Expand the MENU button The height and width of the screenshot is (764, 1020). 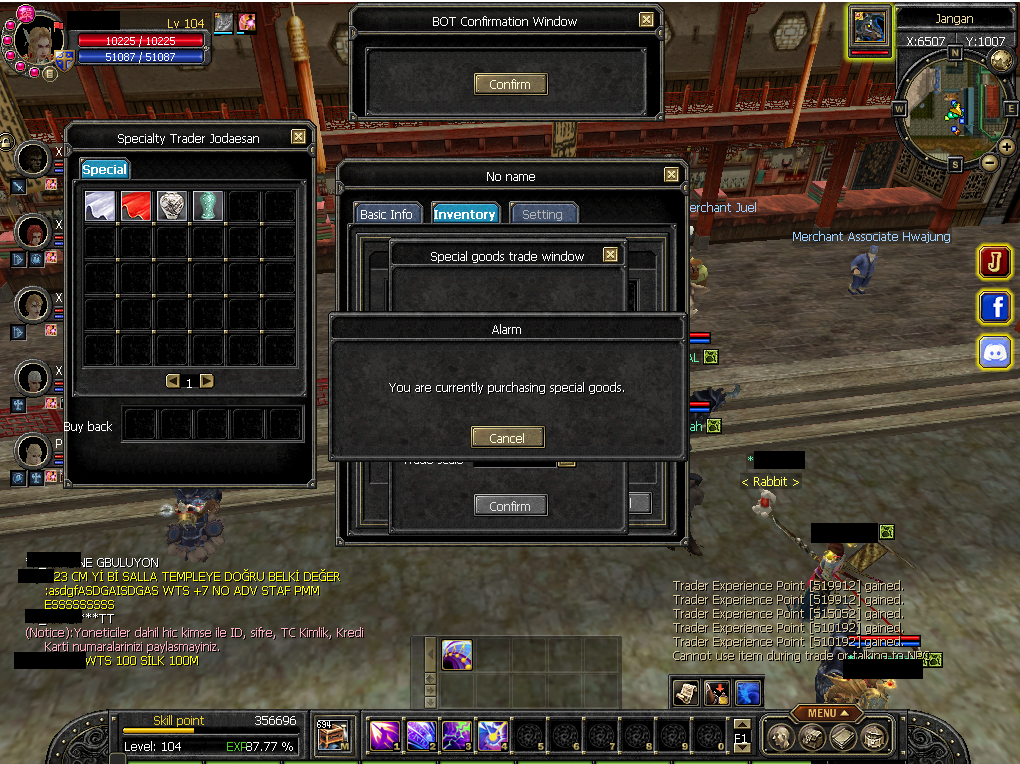pyautogui.click(x=826, y=713)
